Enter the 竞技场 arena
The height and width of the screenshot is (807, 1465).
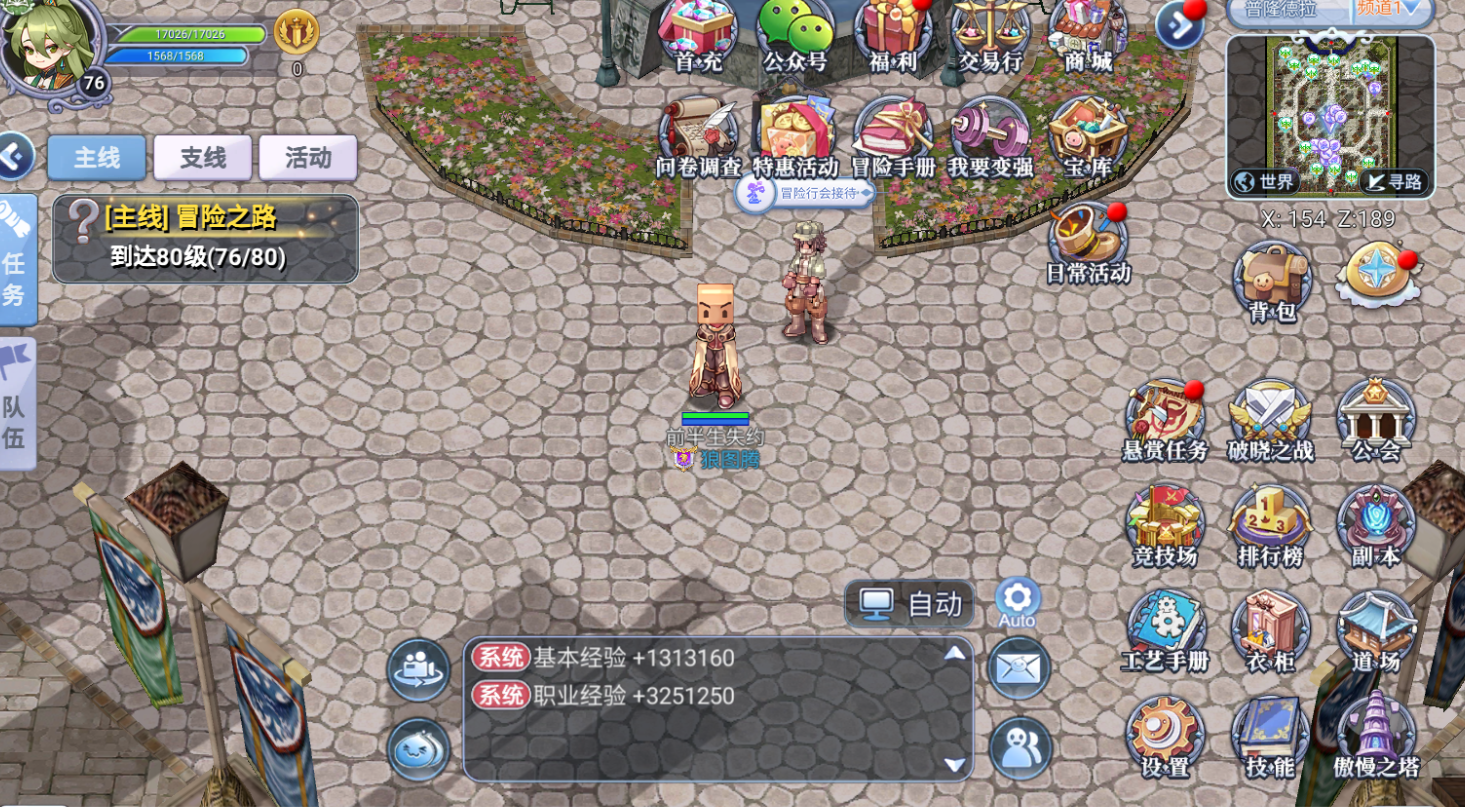[1166, 525]
